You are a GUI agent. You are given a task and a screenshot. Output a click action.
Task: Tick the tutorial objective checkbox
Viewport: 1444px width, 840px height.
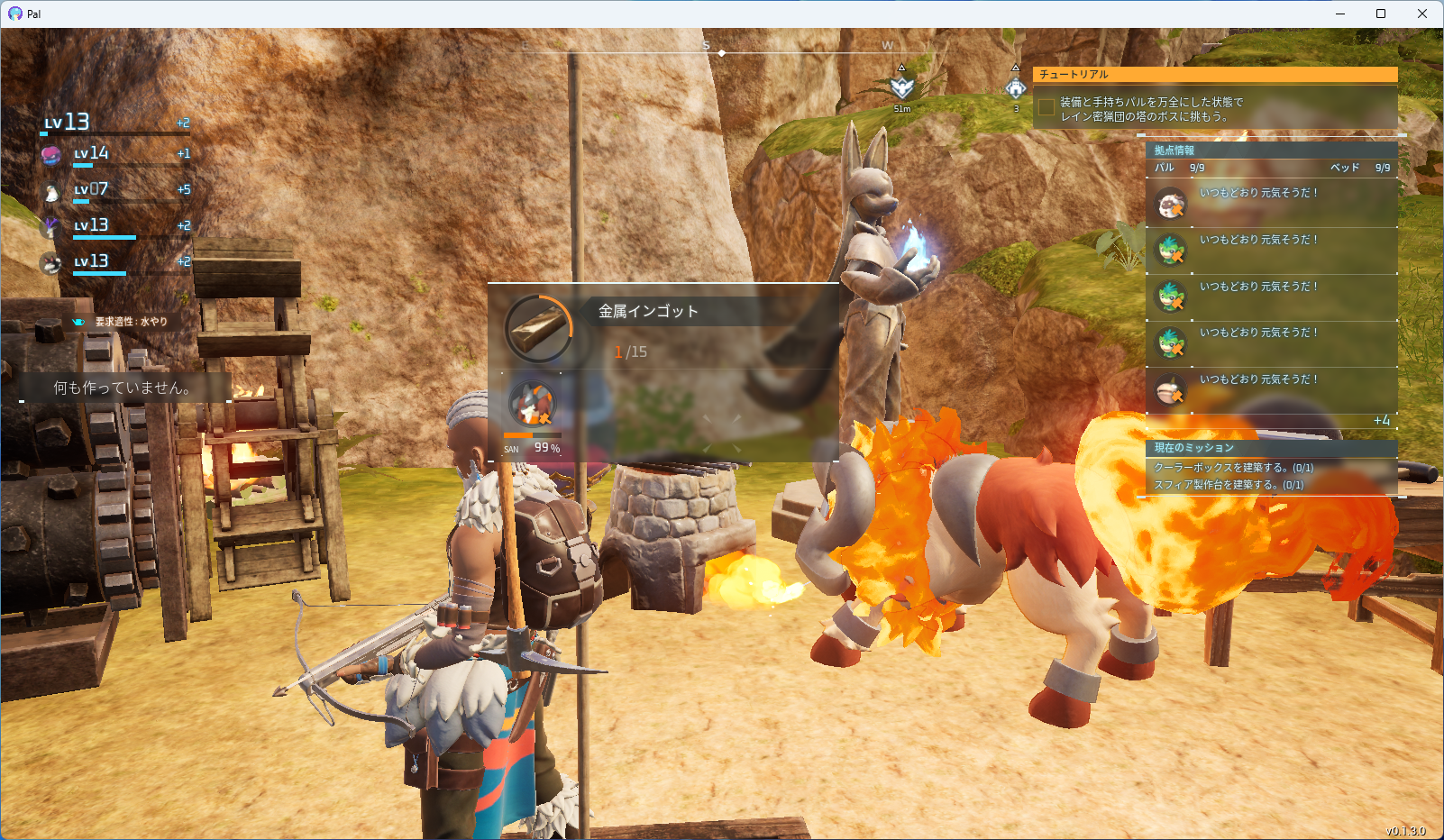click(1046, 108)
